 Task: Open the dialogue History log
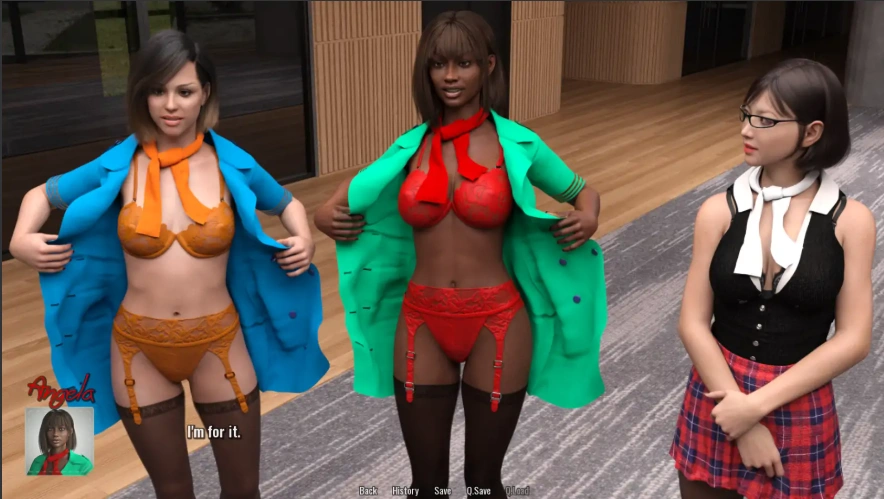click(405, 491)
